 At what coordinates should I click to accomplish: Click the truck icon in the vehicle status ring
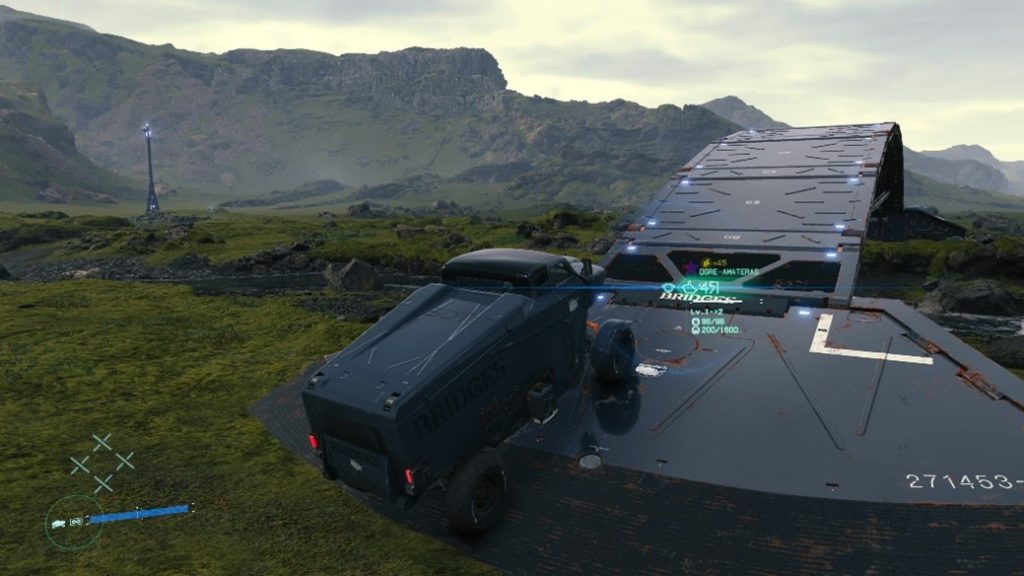click(60, 522)
